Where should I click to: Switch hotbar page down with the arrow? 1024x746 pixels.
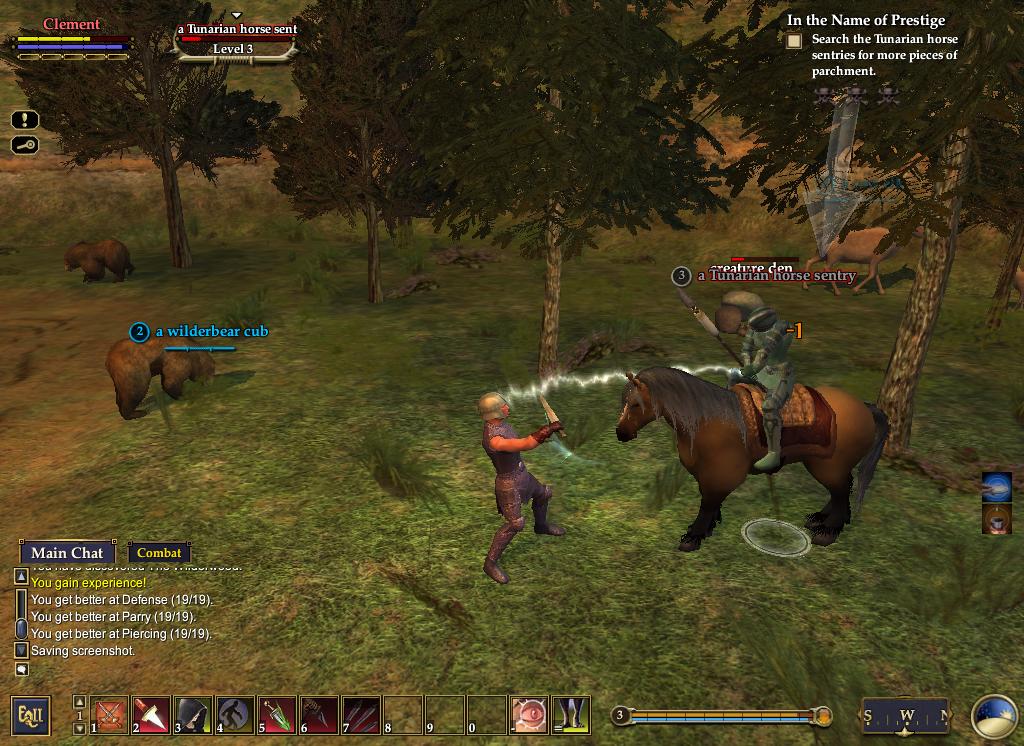[x=80, y=728]
